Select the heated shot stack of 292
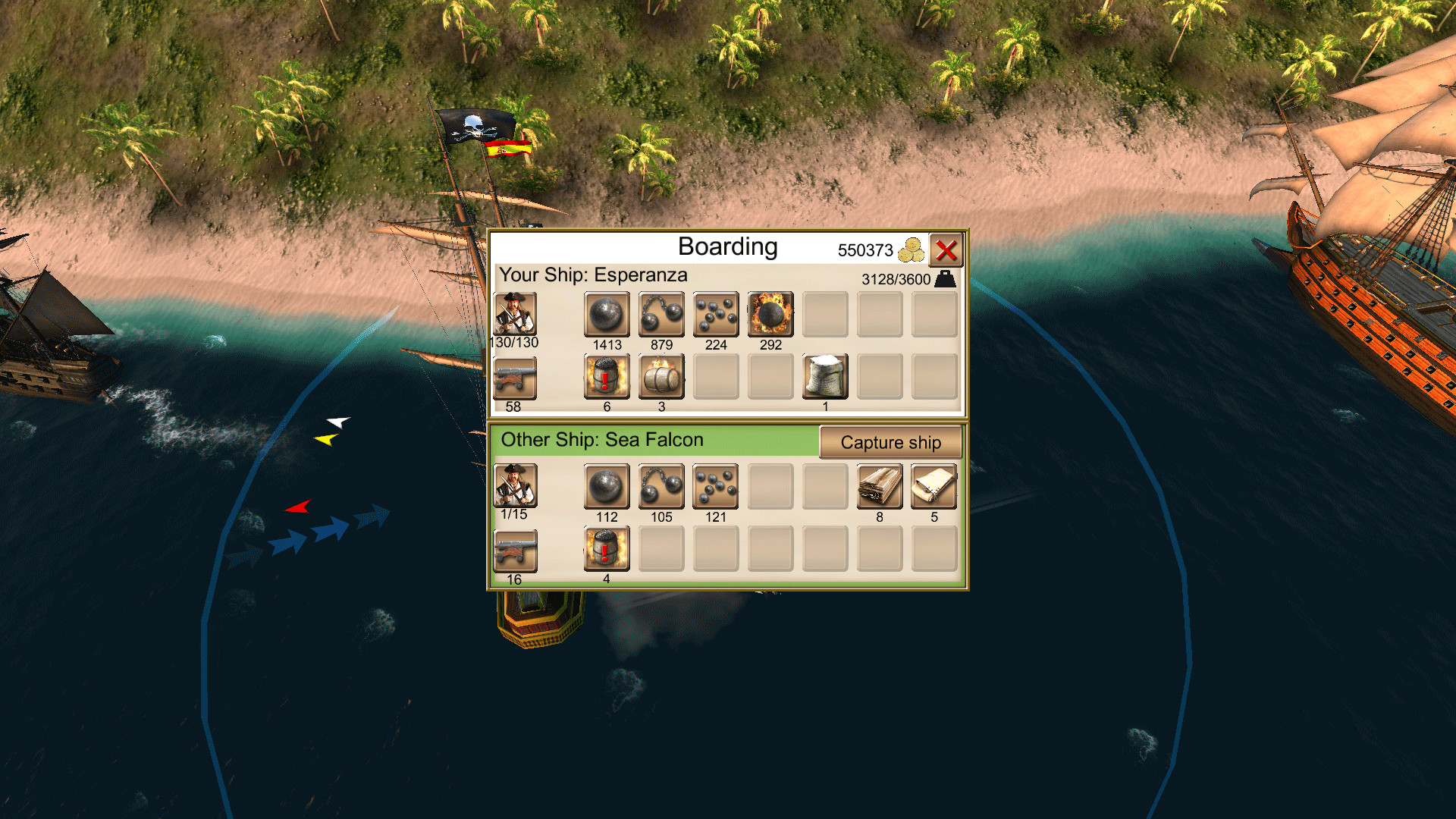The height and width of the screenshot is (819, 1456). tap(770, 314)
